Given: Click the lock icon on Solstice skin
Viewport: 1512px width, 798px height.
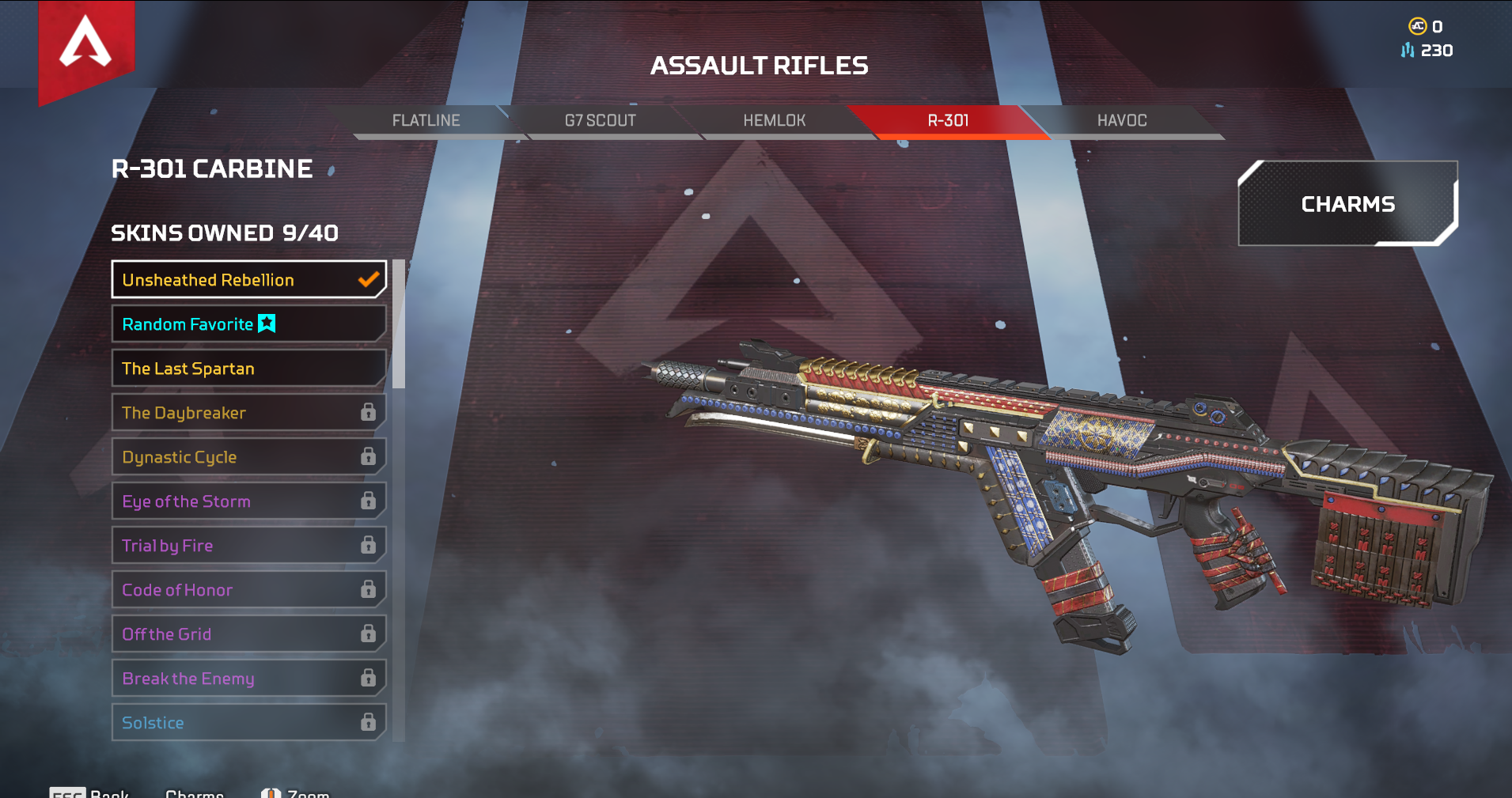Looking at the screenshot, I should click(x=369, y=722).
